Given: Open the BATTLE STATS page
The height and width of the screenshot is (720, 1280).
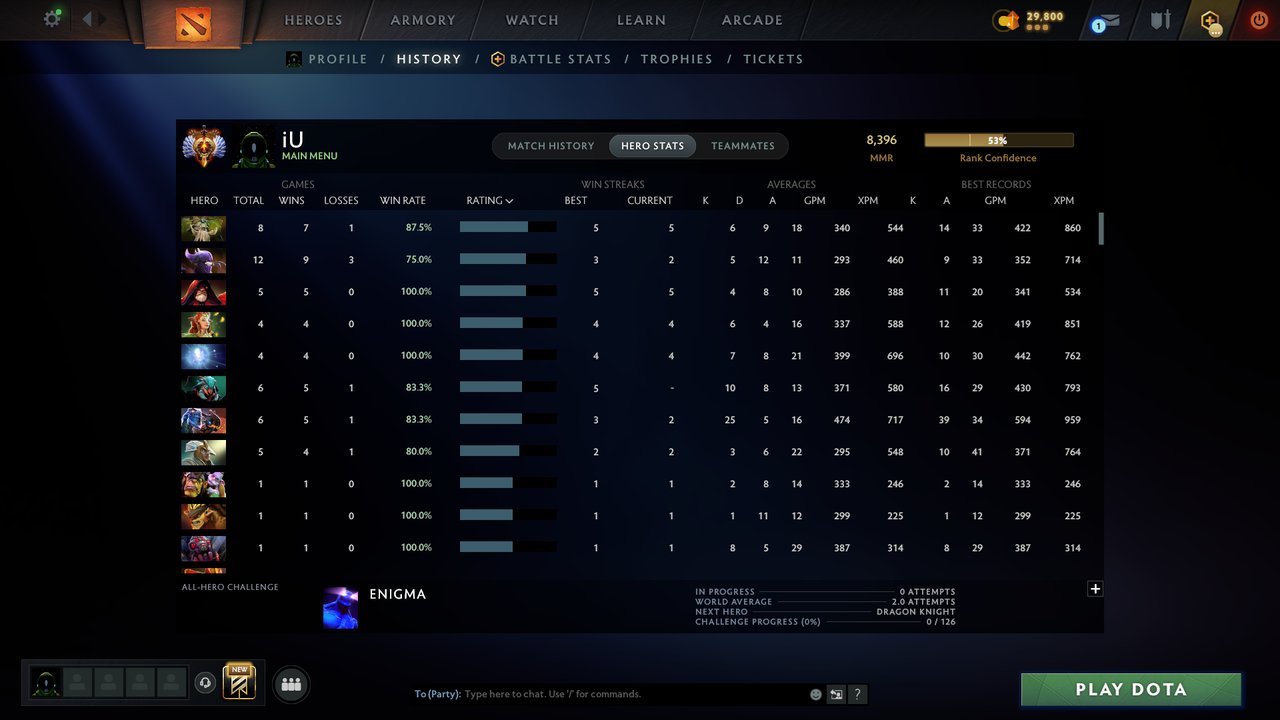Looking at the screenshot, I should tap(560, 58).
